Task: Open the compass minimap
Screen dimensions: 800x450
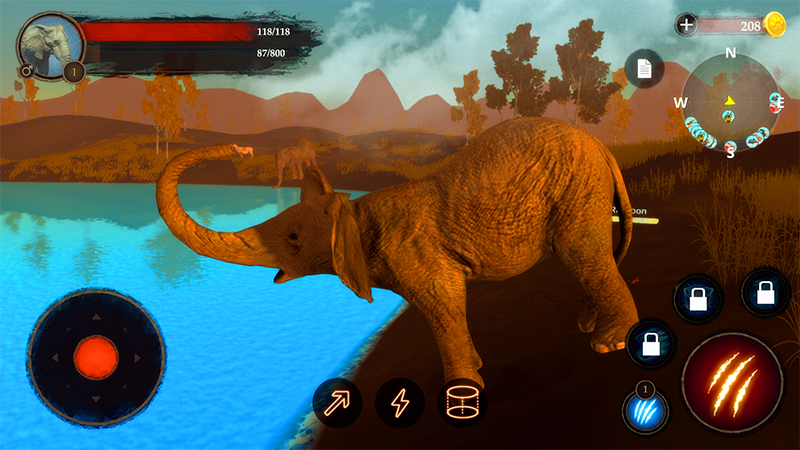Action: point(730,101)
